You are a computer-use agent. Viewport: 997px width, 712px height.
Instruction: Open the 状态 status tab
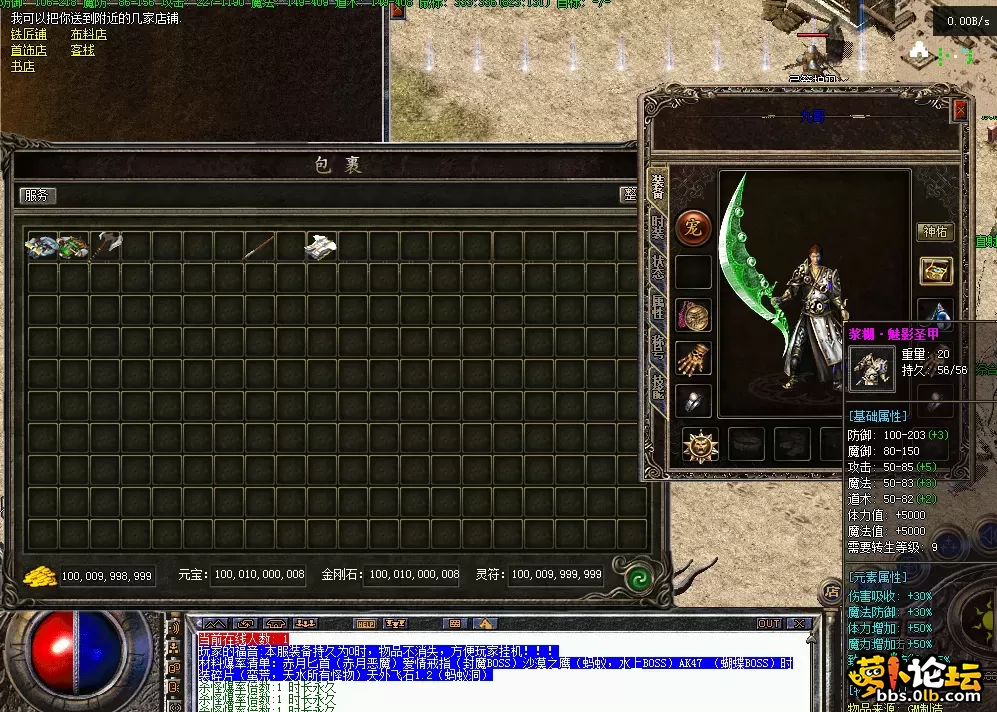658,266
